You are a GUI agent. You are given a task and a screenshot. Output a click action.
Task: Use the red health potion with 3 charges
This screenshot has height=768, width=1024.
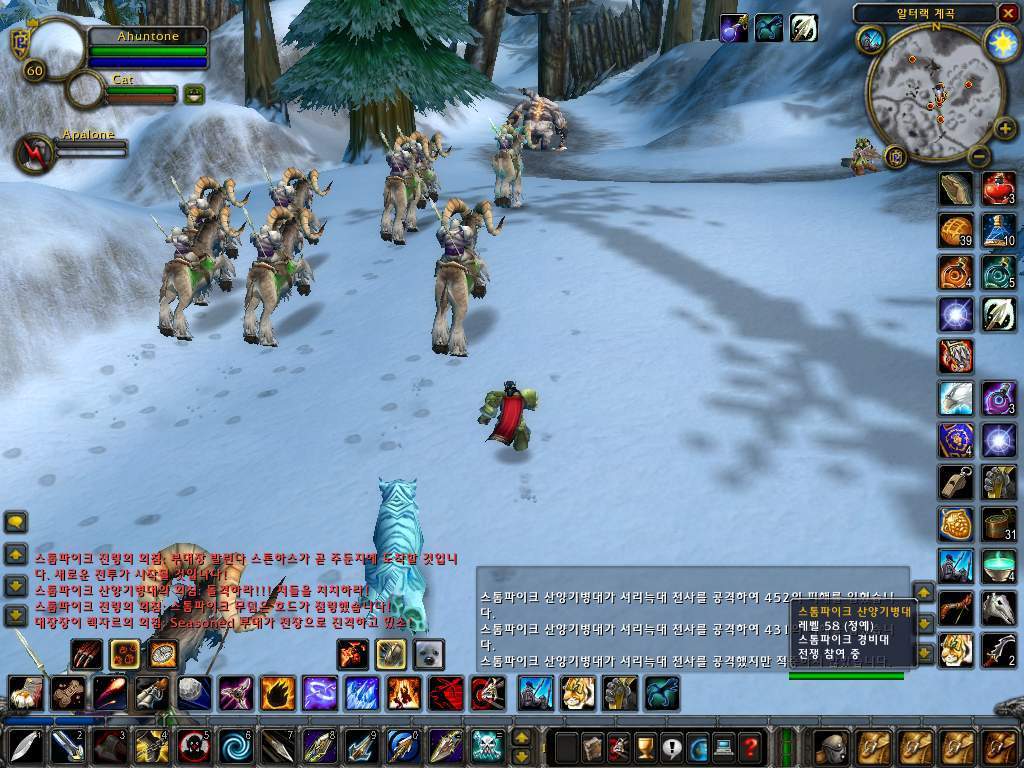[998, 188]
